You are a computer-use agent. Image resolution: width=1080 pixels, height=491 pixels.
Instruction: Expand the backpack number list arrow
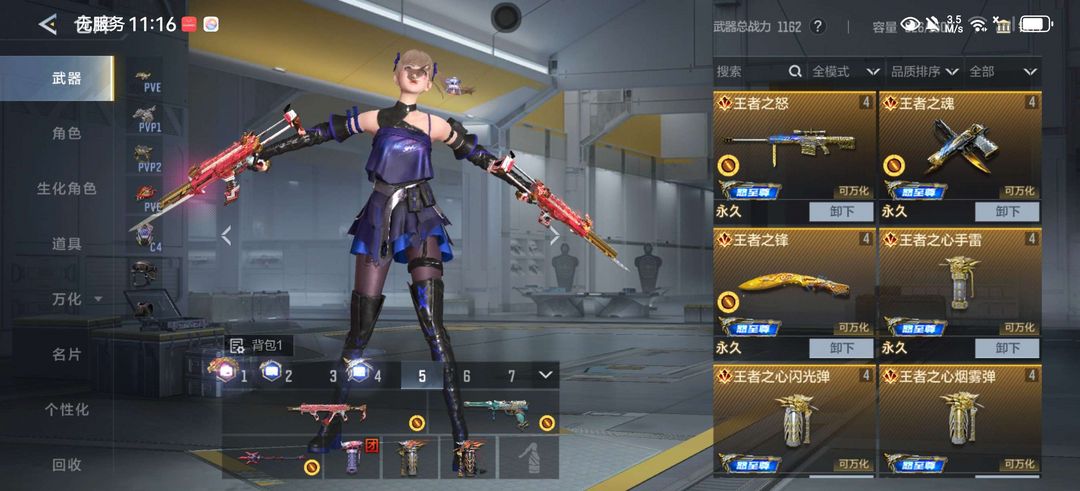coord(545,375)
